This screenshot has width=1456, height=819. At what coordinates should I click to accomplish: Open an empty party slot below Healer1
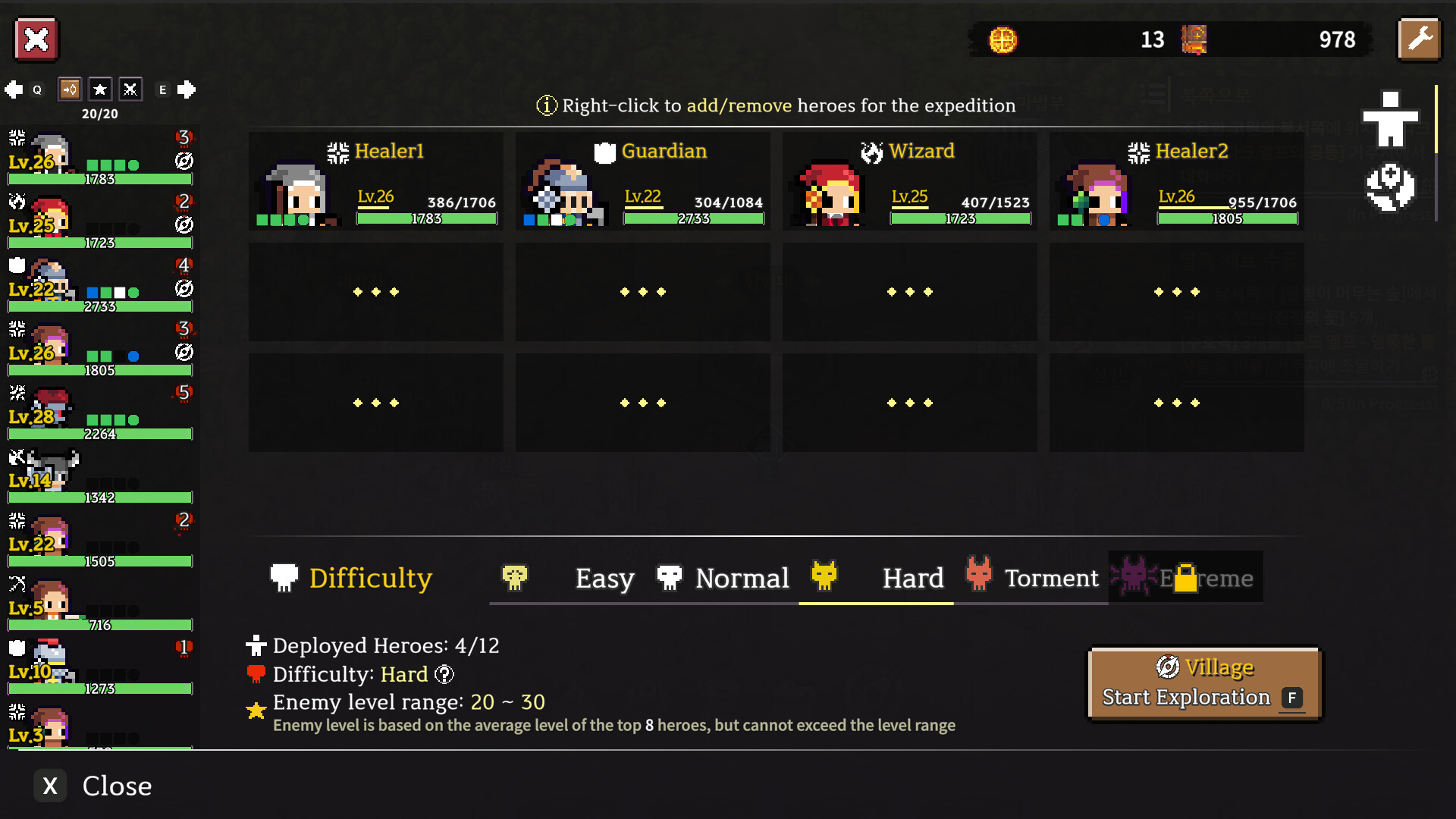[x=375, y=292]
